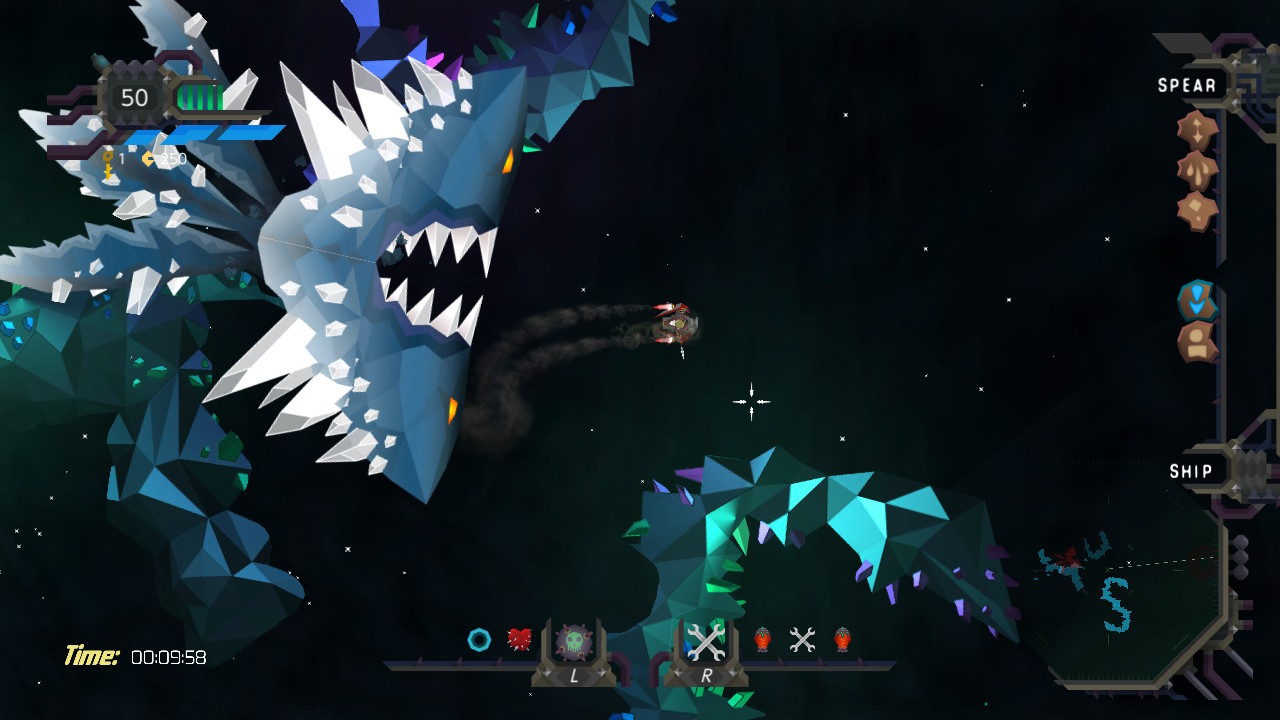Click the astronaut ship upgrade icon
This screenshot has height=720, width=1280.
tap(1196, 341)
